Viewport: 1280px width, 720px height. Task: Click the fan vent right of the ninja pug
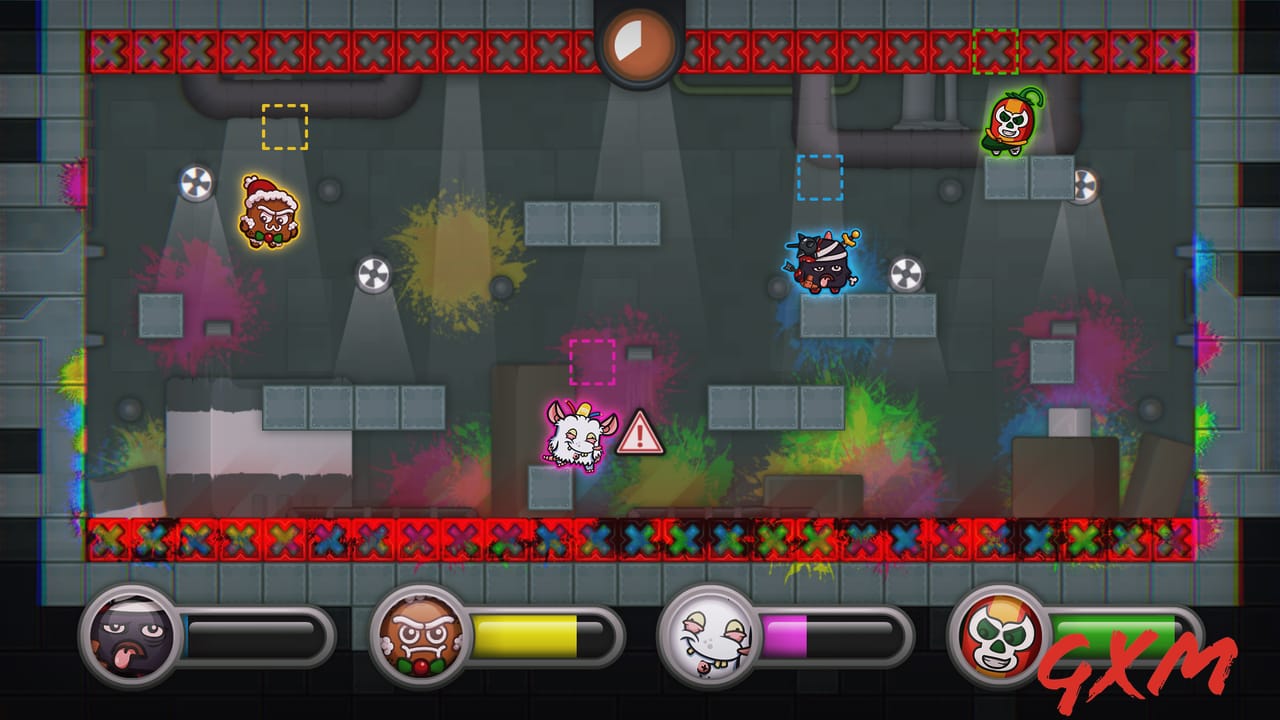[x=907, y=272]
